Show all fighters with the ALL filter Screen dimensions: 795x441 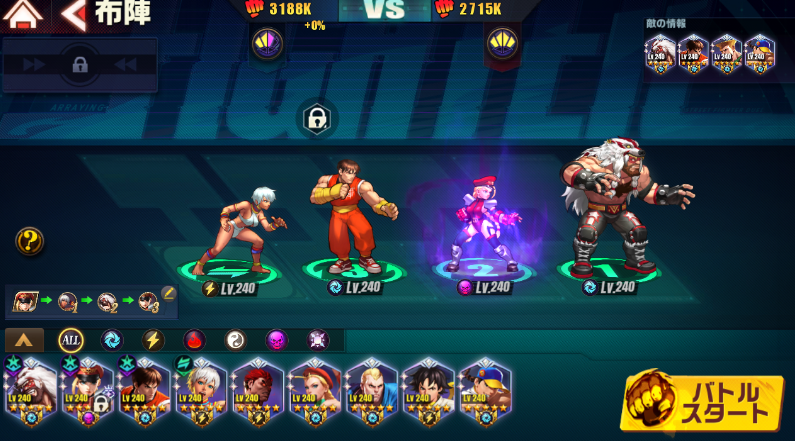70,340
